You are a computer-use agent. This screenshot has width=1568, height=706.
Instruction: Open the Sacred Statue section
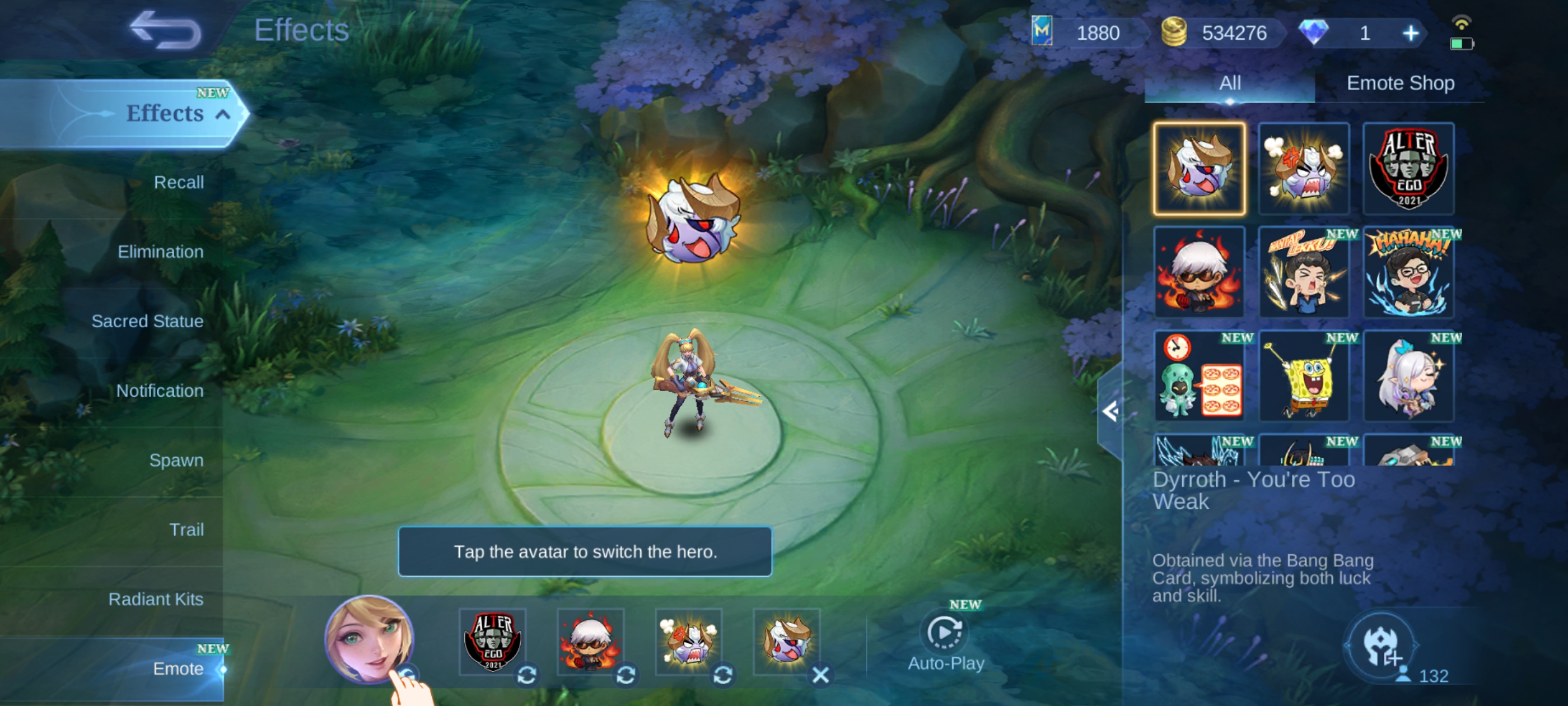pyautogui.click(x=147, y=321)
